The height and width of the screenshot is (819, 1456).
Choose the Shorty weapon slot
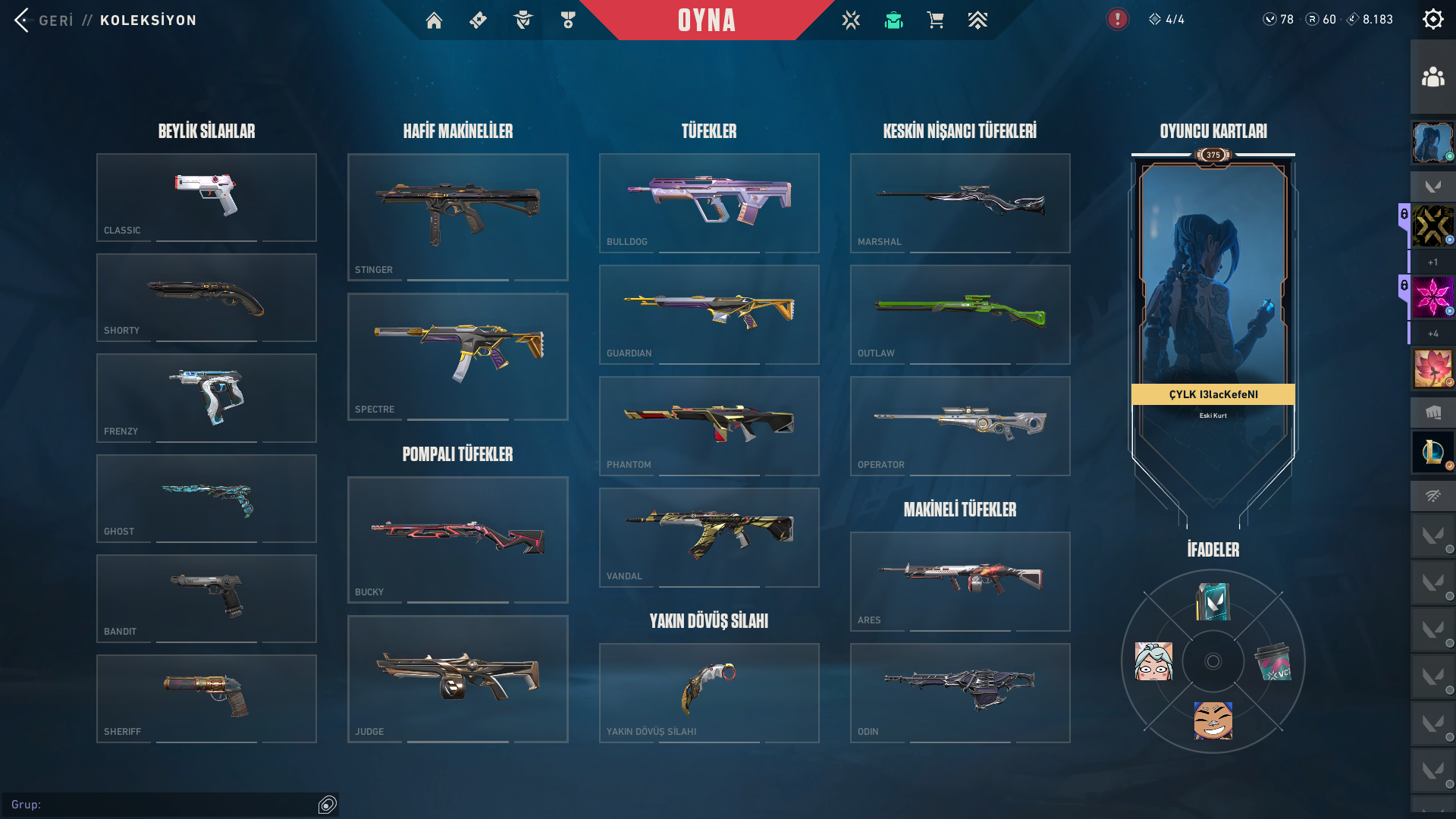click(x=206, y=297)
